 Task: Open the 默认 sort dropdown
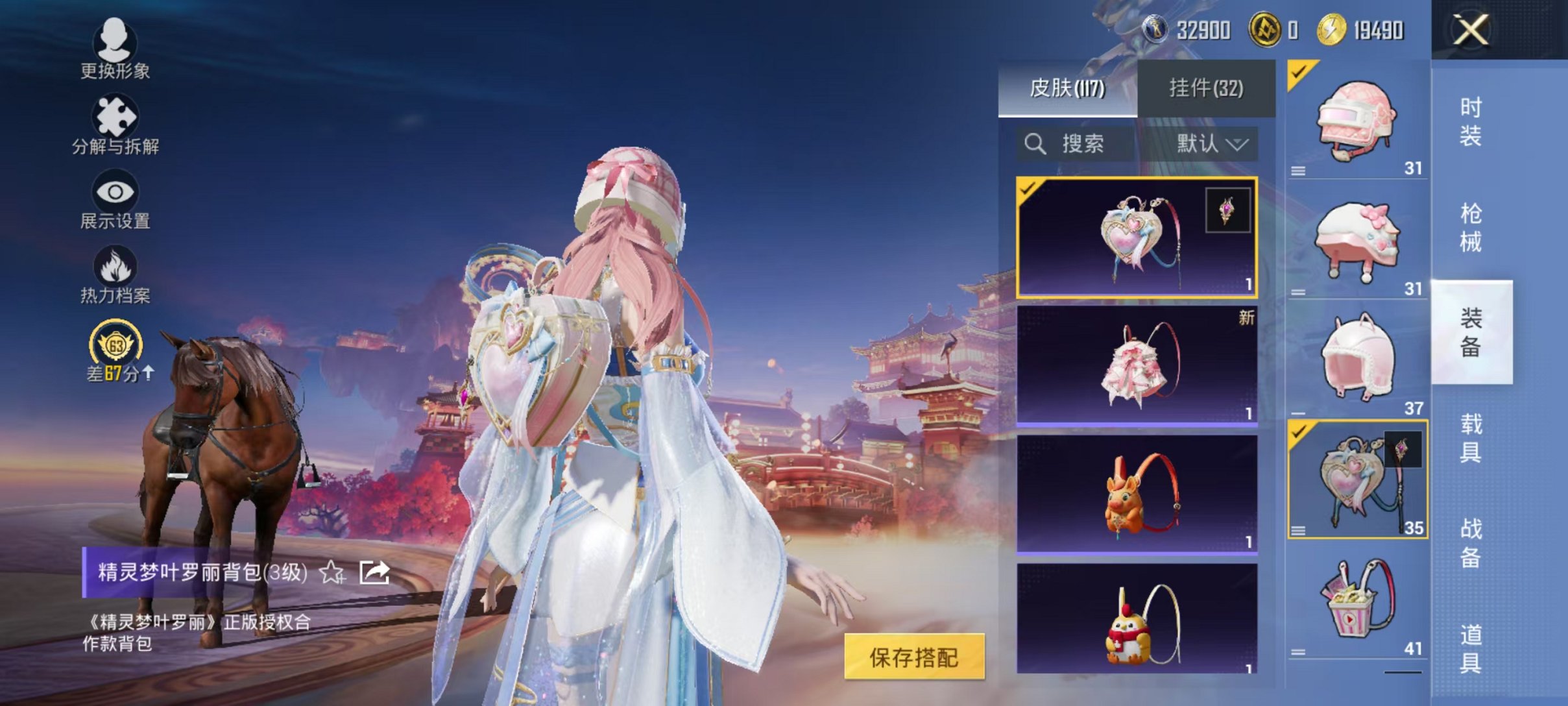click(1212, 144)
